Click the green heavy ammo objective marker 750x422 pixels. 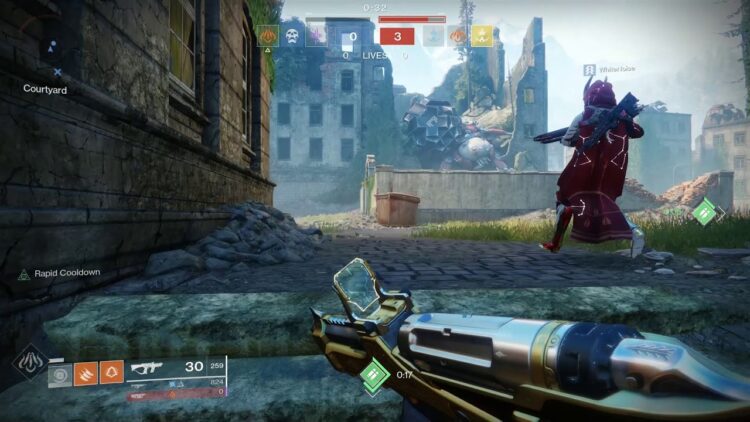pyautogui.click(x=374, y=376)
